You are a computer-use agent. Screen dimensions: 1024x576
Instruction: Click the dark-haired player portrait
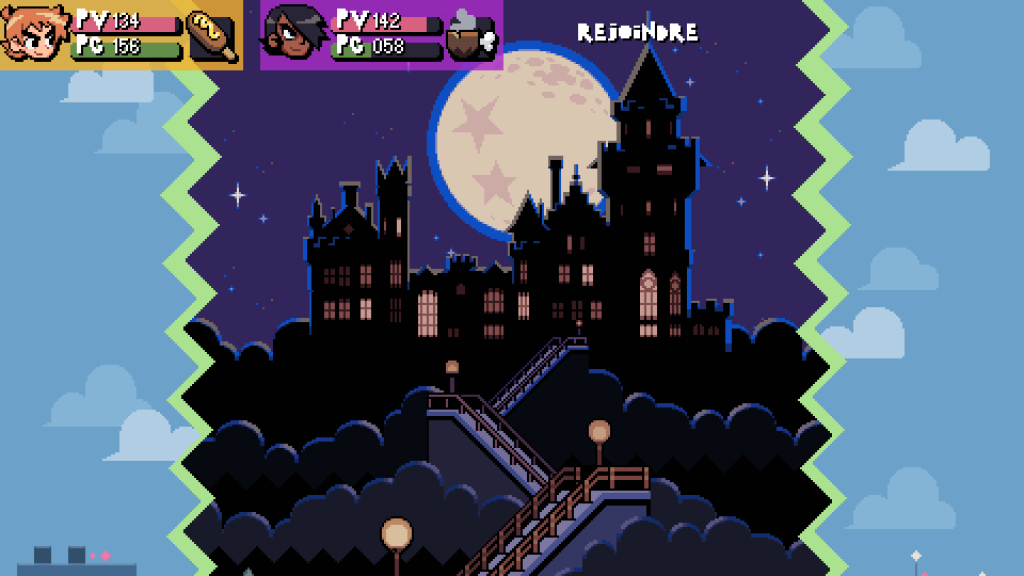tap(290, 36)
